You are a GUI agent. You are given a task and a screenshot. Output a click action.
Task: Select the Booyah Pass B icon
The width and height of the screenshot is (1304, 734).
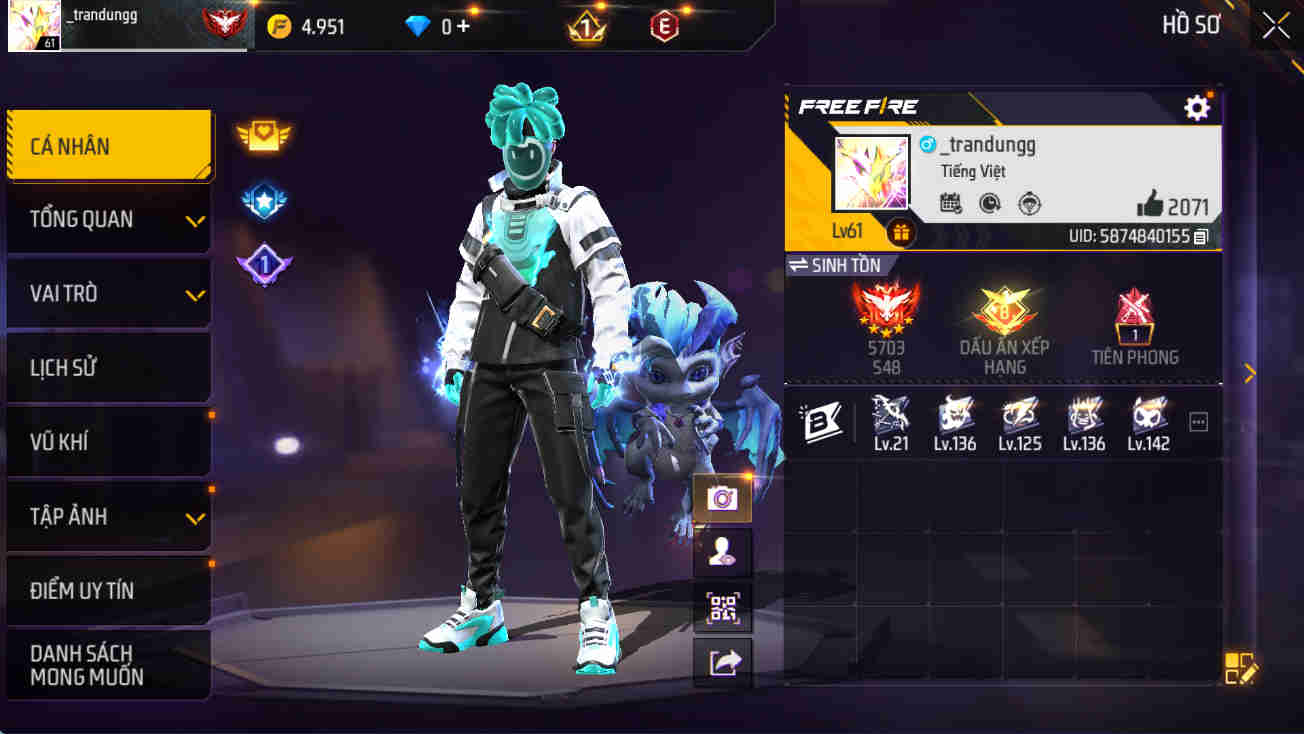click(x=822, y=422)
